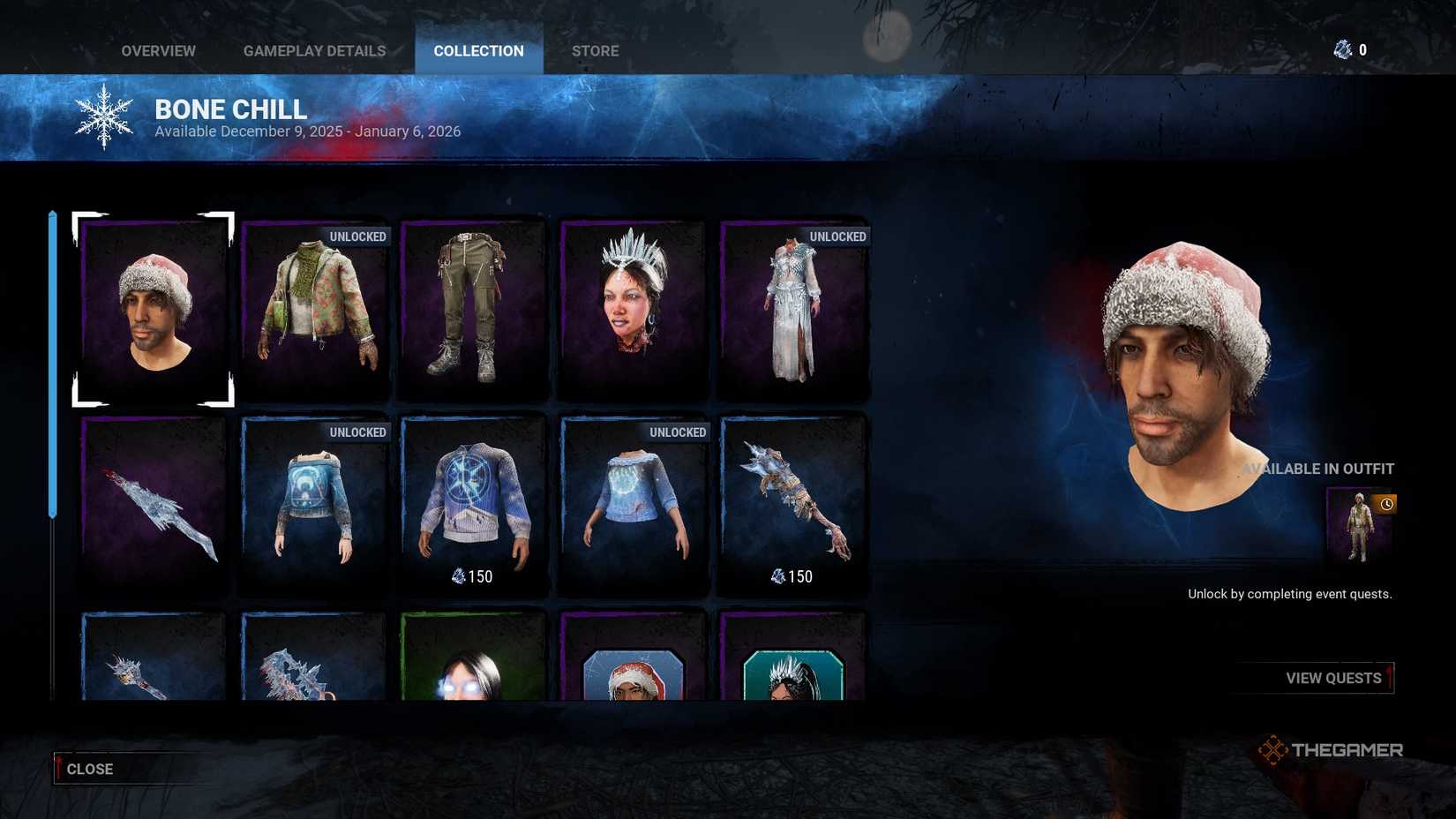Switch to the STORE tab
This screenshot has height=819, width=1456.
595,50
